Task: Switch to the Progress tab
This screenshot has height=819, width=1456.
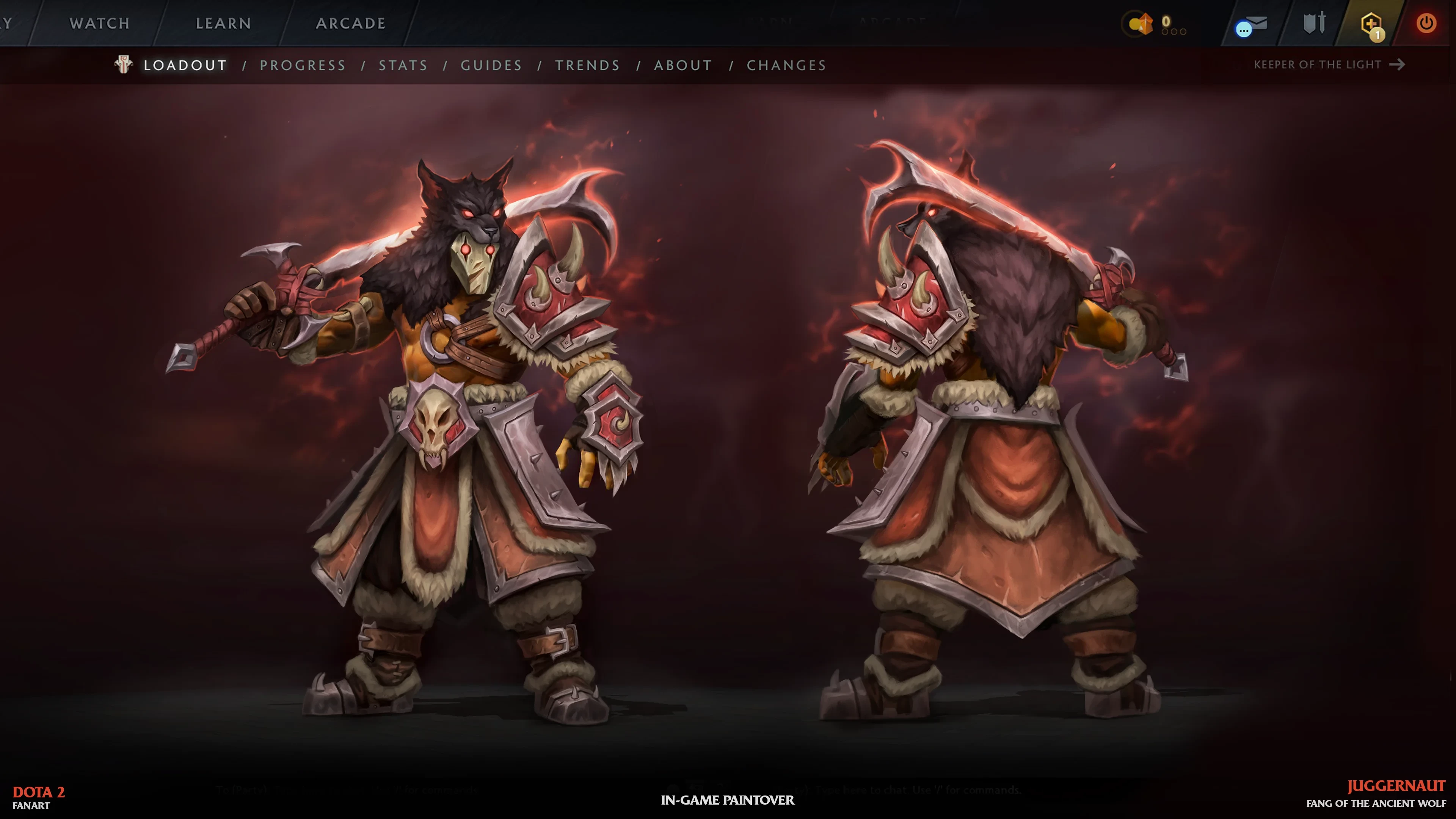Action: [303, 65]
